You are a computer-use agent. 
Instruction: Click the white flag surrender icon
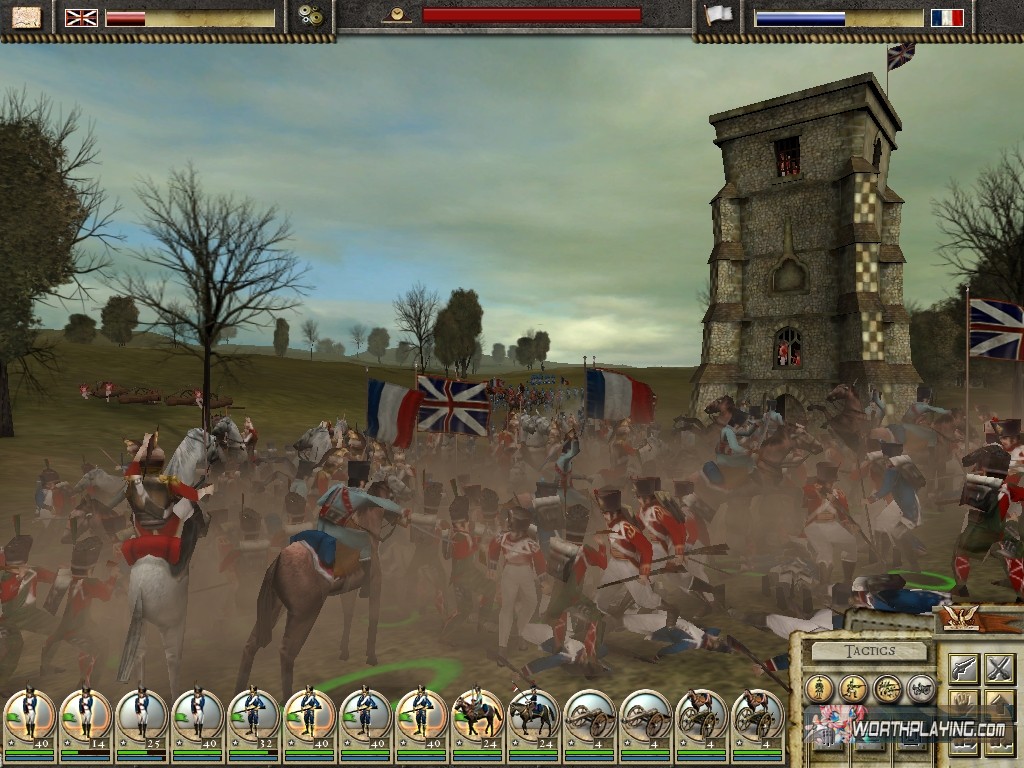717,16
